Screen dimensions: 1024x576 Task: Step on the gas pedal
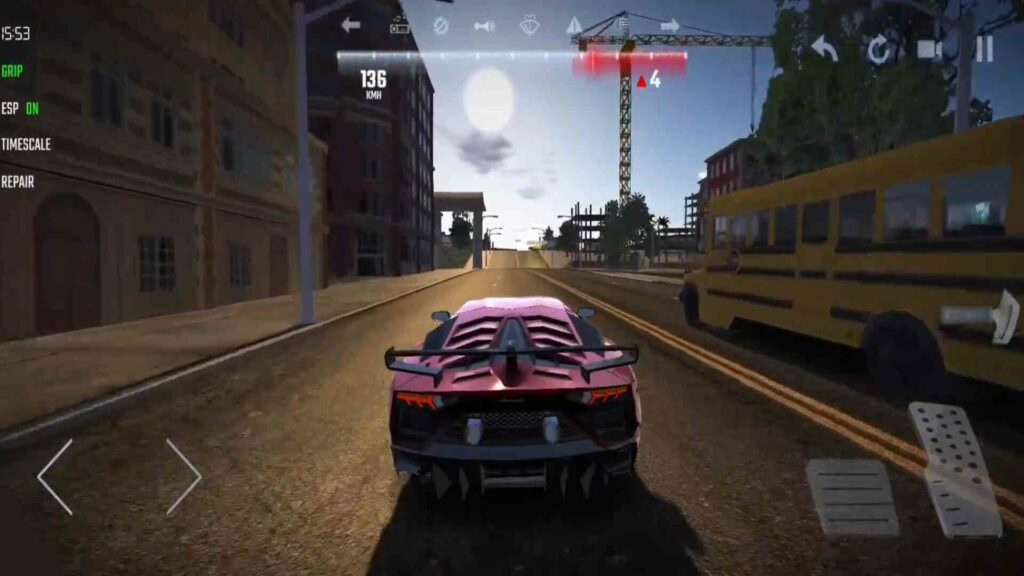pyautogui.click(x=955, y=468)
